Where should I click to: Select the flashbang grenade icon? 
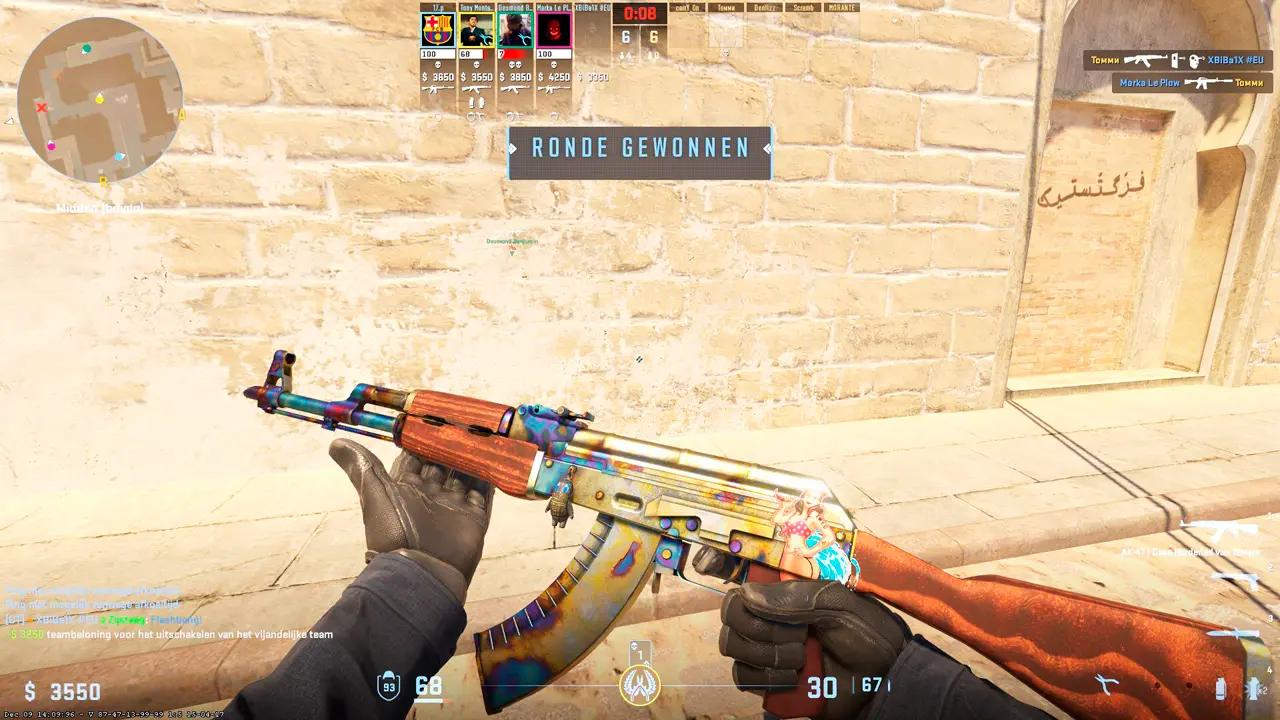click(x=1253, y=688)
